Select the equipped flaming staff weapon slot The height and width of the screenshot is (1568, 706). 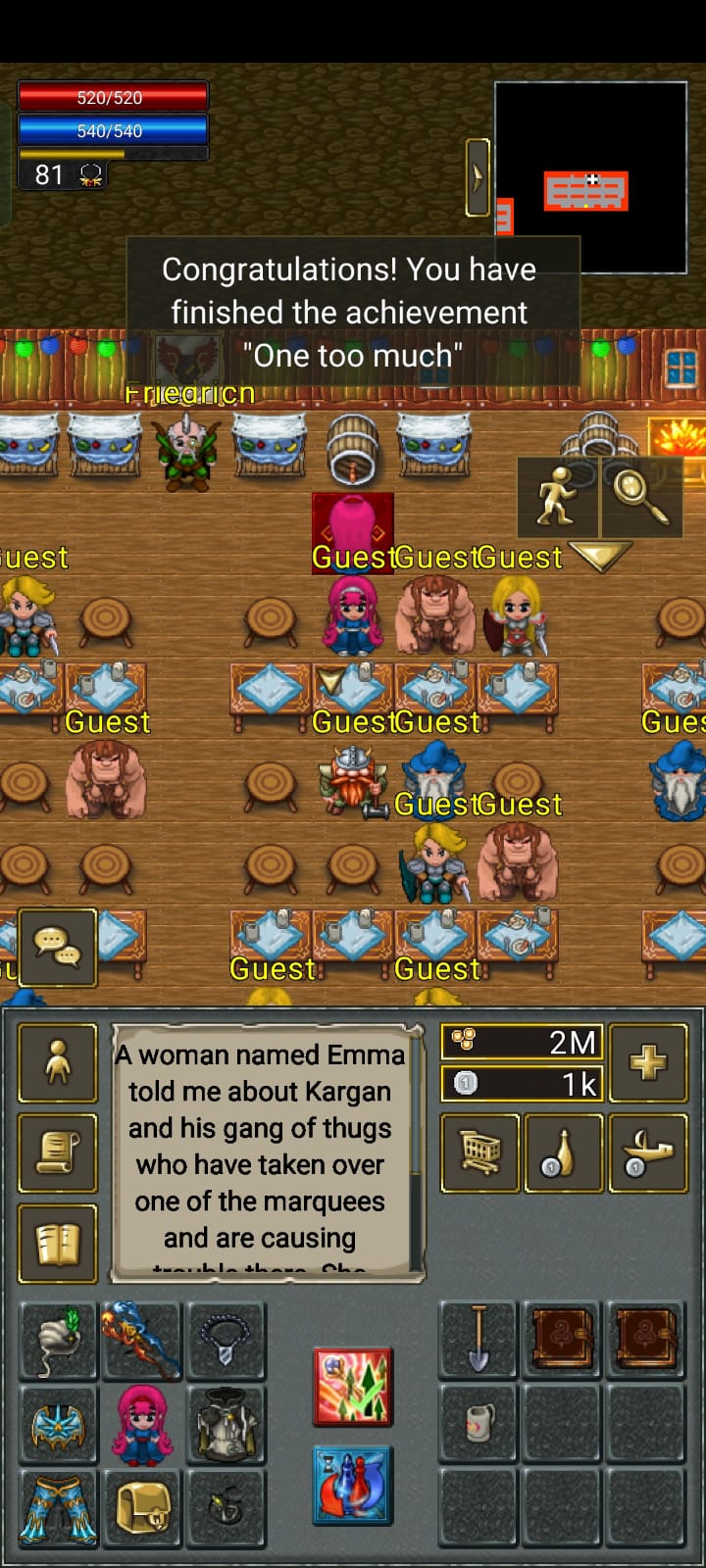142,1341
